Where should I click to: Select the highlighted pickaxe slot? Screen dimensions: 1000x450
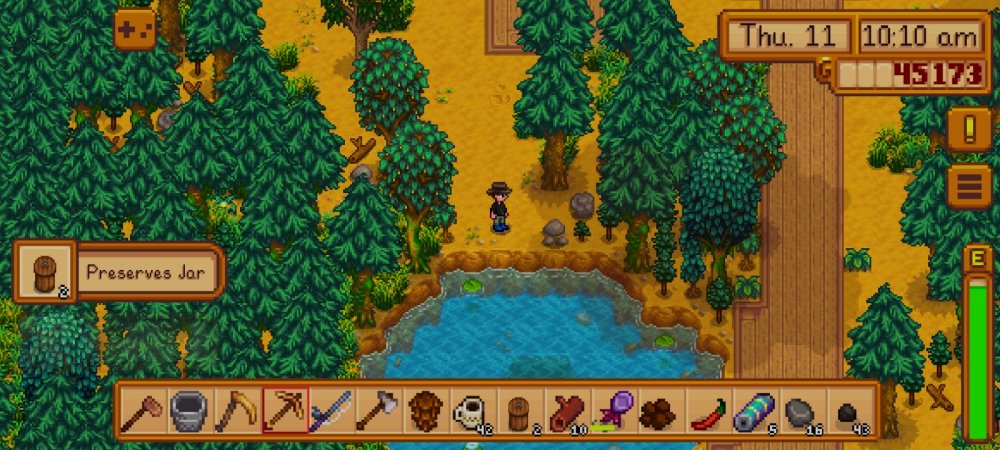point(284,410)
